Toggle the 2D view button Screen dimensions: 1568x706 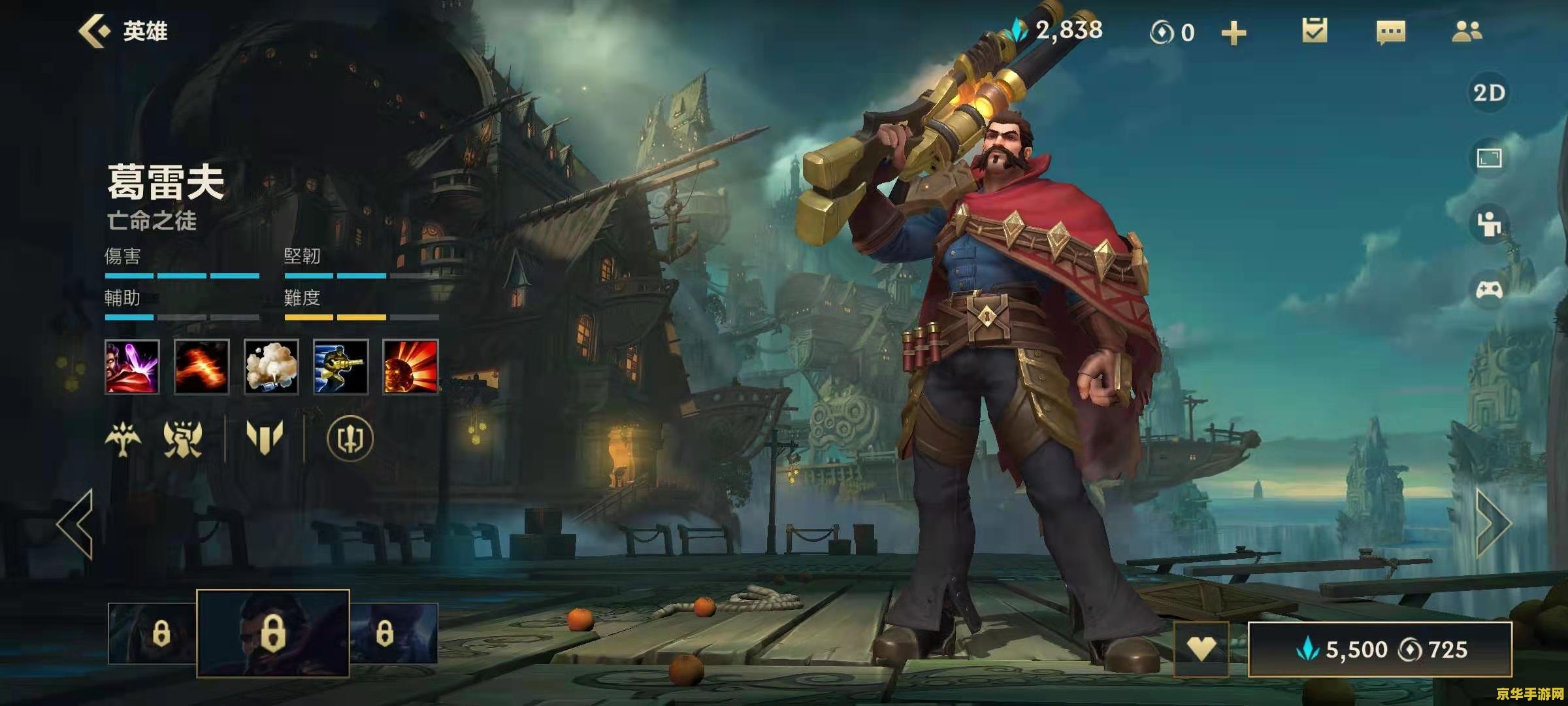tap(1489, 93)
